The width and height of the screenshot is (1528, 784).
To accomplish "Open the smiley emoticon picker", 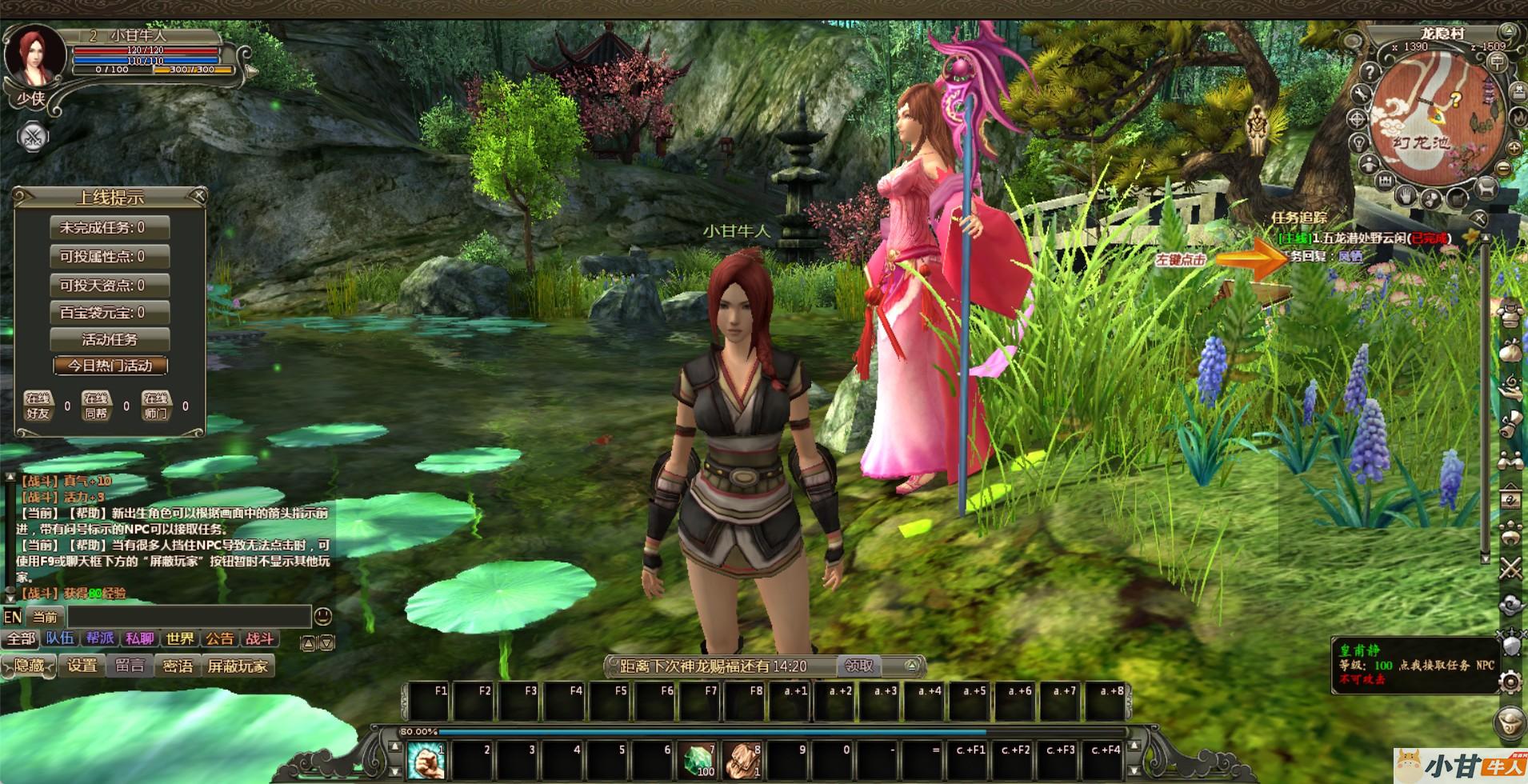I will pos(322,616).
